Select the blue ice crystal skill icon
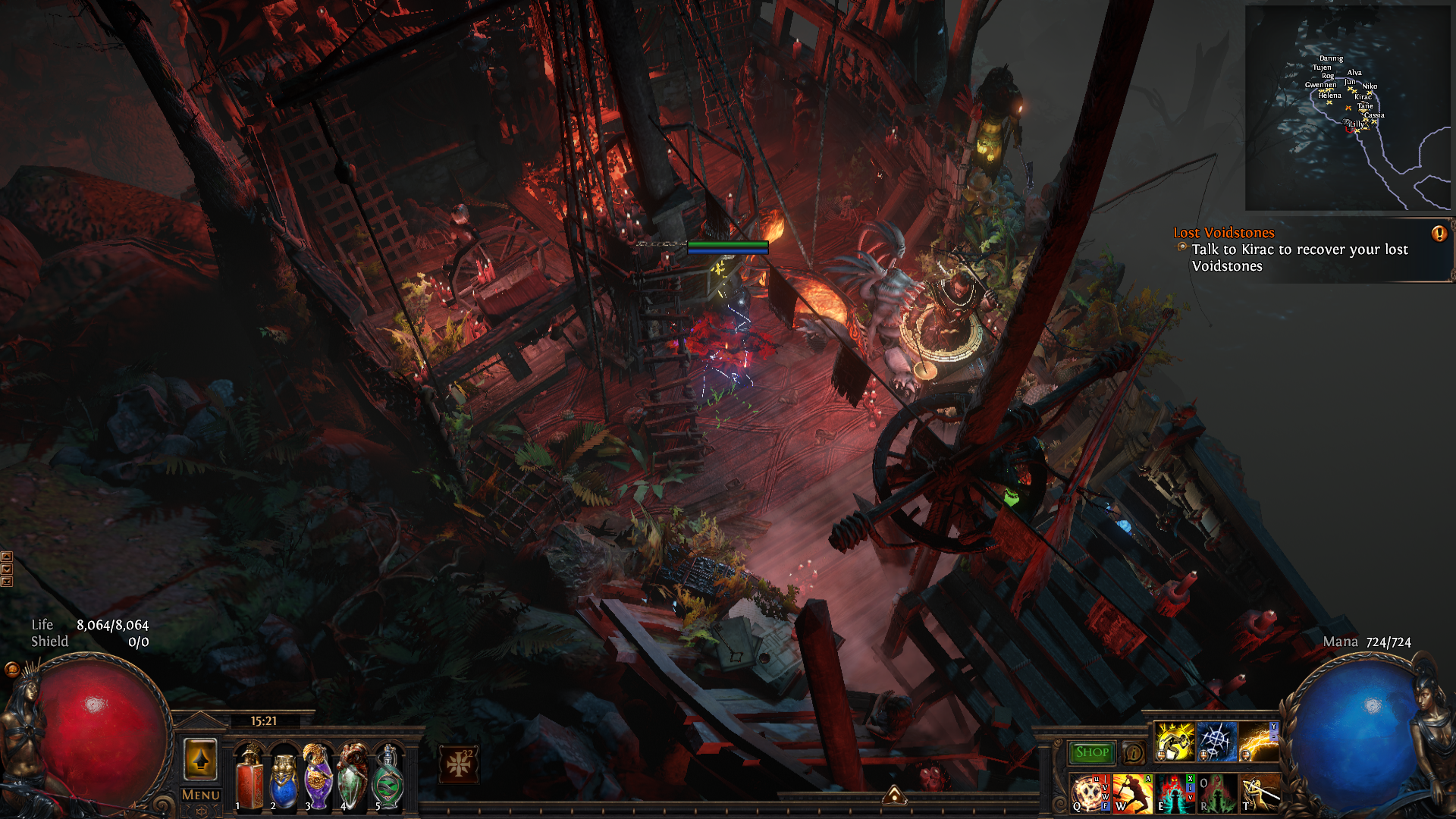 click(1216, 741)
